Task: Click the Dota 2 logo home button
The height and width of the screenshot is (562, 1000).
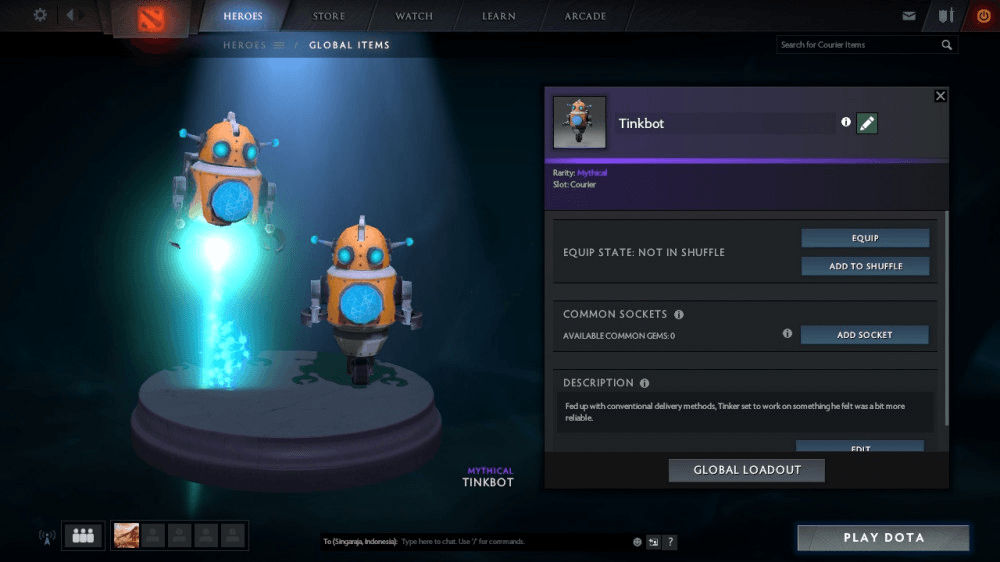Action: tap(150, 18)
